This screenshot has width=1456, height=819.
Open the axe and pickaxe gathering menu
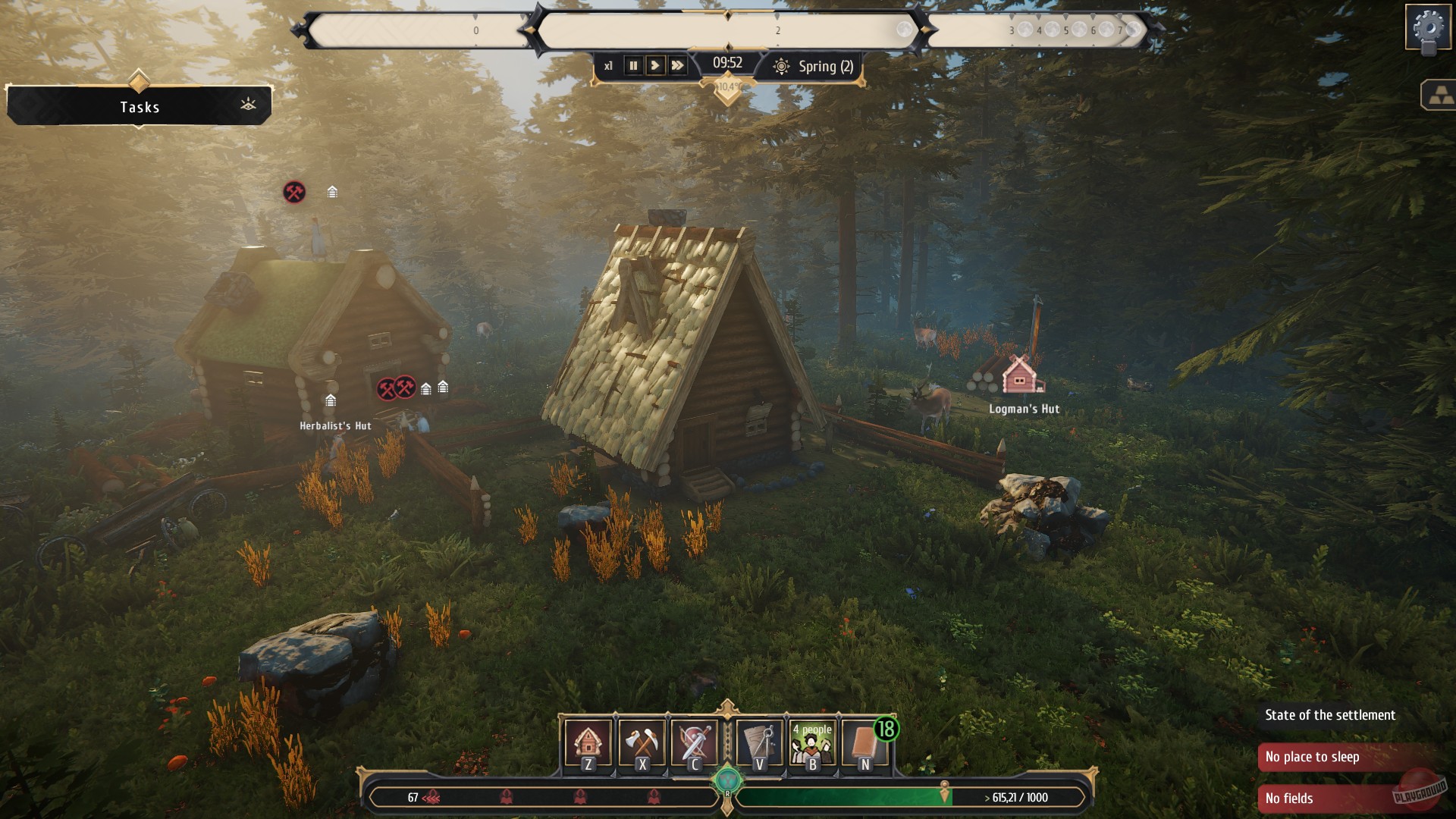pyautogui.click(x=642, y=743)
